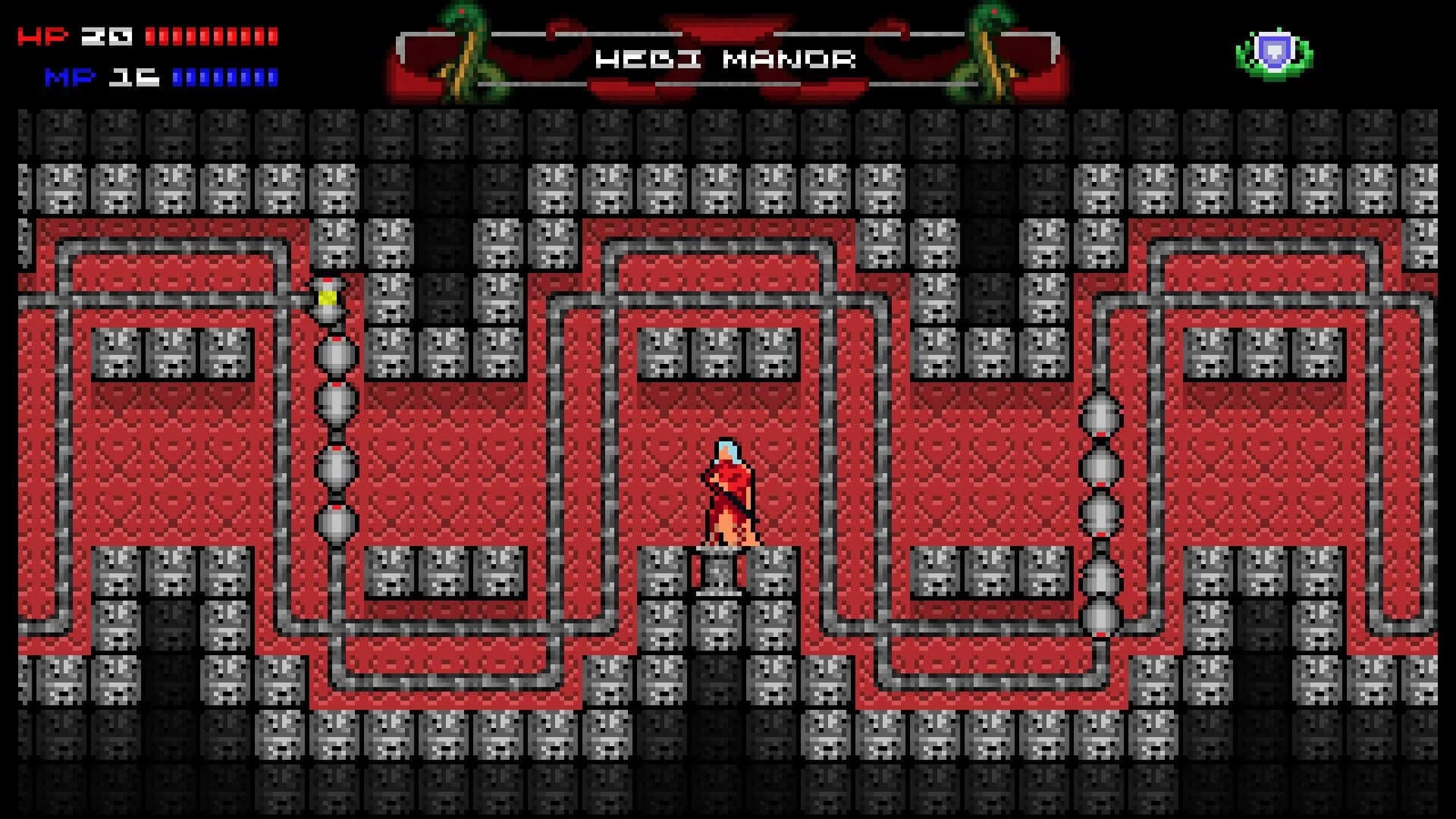1456x819 pixels.
Task: Click the green snake on the right banner
Action: (986, 45)
